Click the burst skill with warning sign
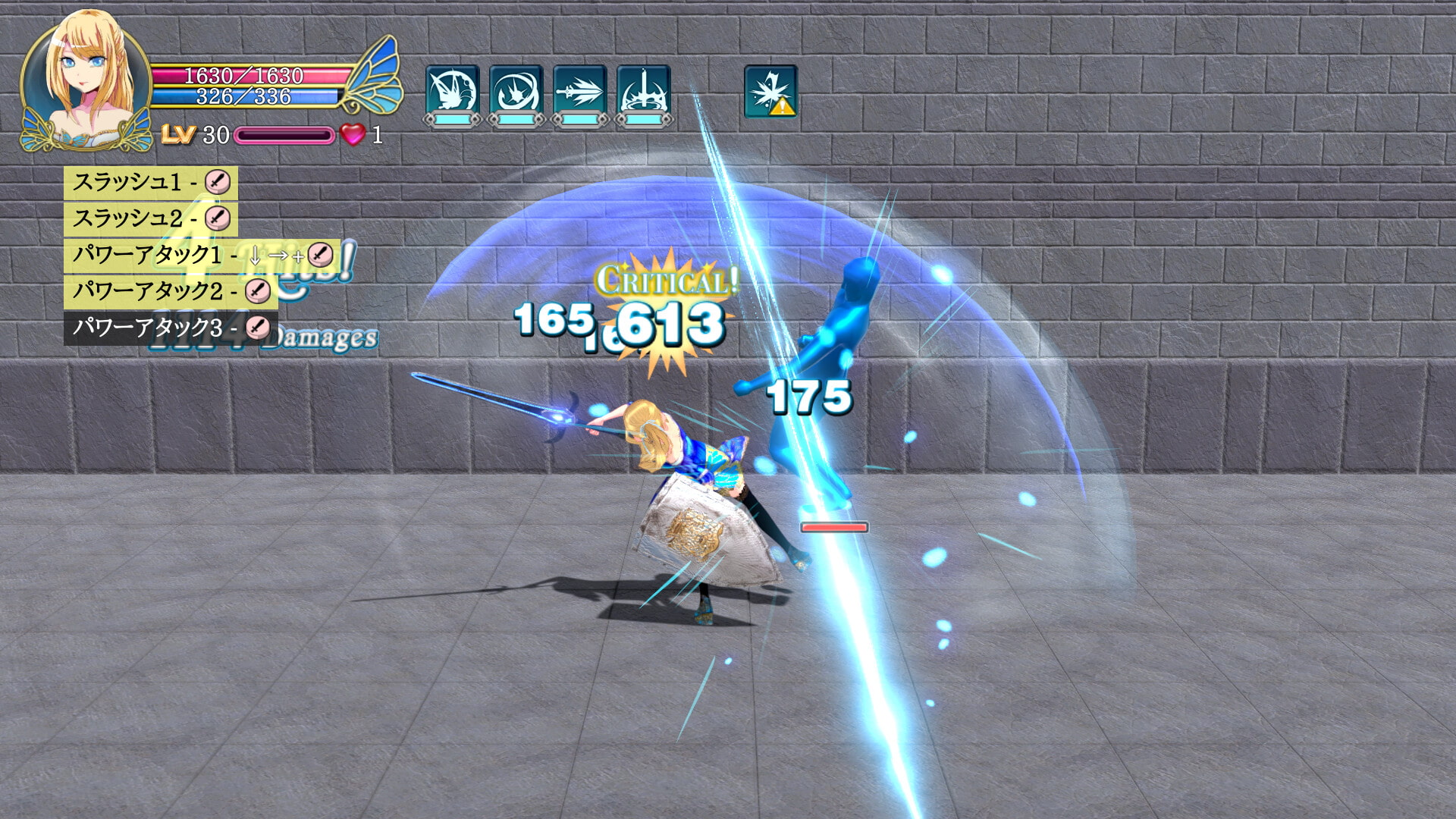The width and height of the screenshot is (1456, 819). pyautogui.click(x=770, y=91)
